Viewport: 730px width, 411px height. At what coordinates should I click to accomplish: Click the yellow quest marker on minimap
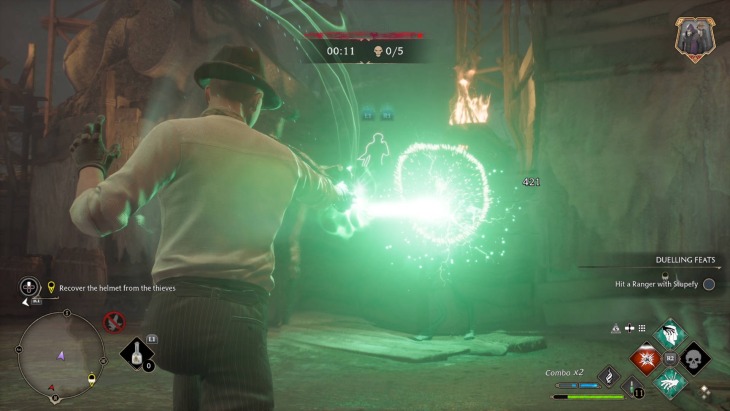coord(92,379)
